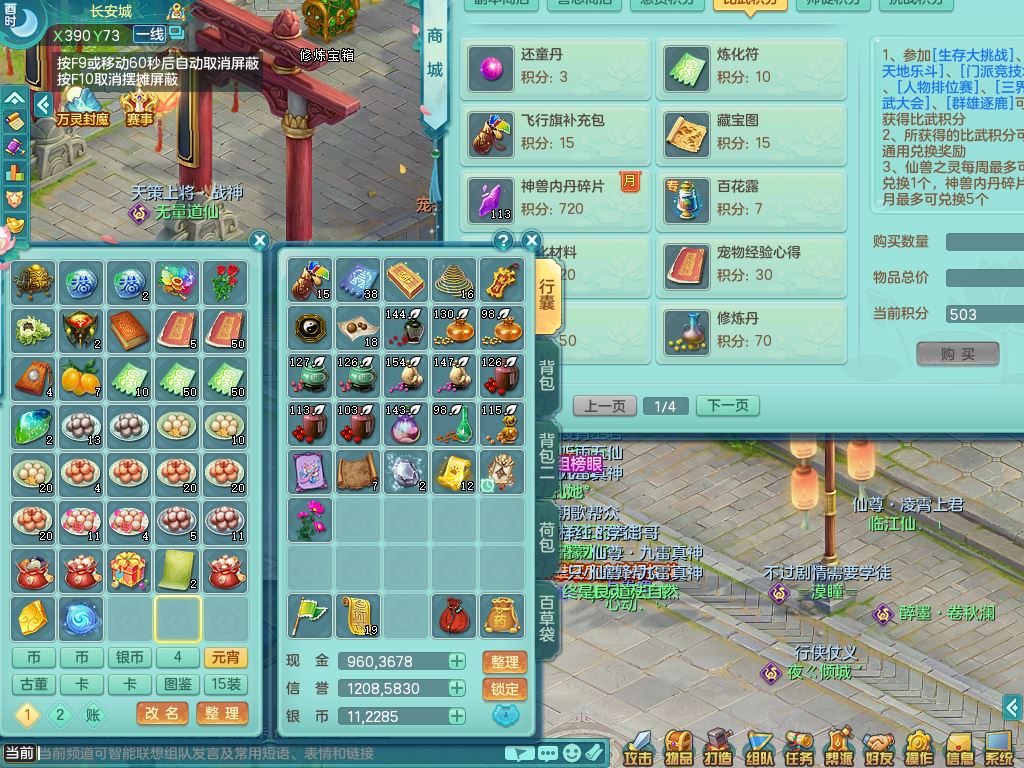This screenshot has width=1024, height=768.
Task: Switch to the 古董 warehouse page
Action: 34,685
